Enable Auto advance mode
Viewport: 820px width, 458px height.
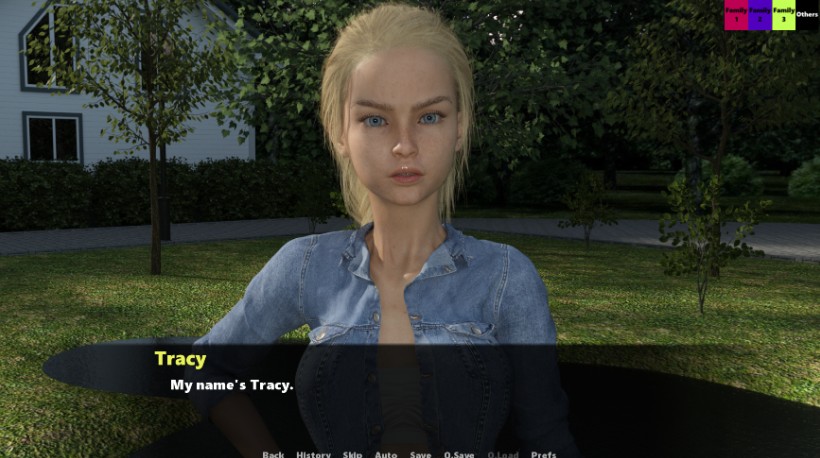coord(386,454)
